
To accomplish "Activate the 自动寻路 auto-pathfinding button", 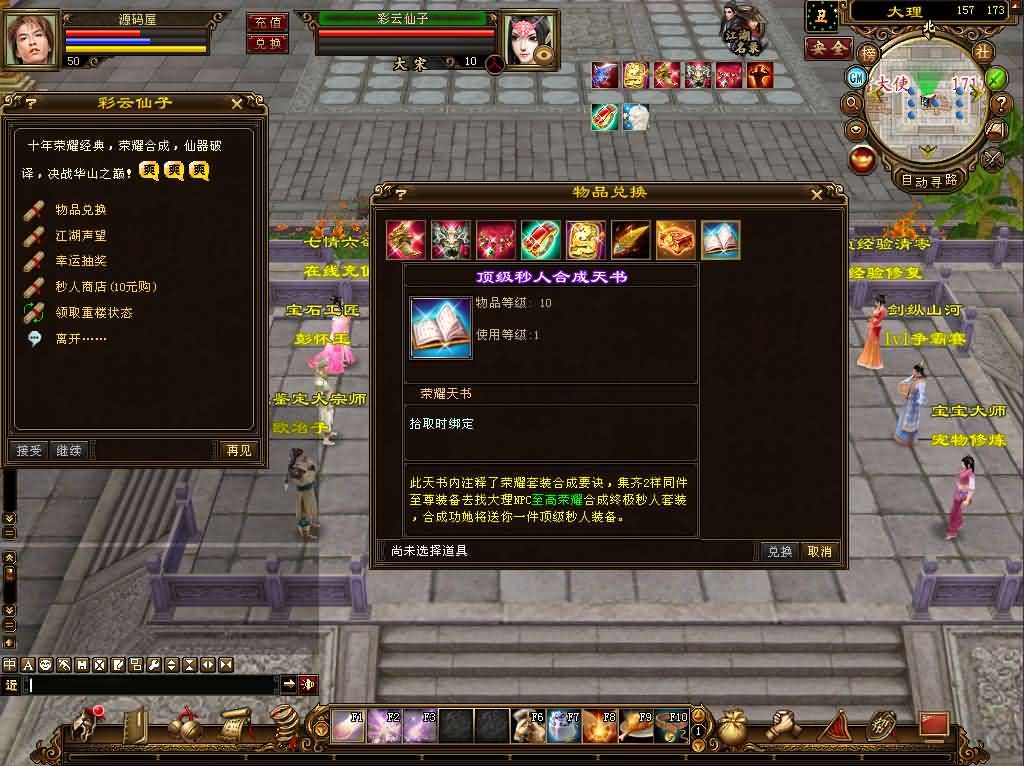I will [x=929, y=181].
